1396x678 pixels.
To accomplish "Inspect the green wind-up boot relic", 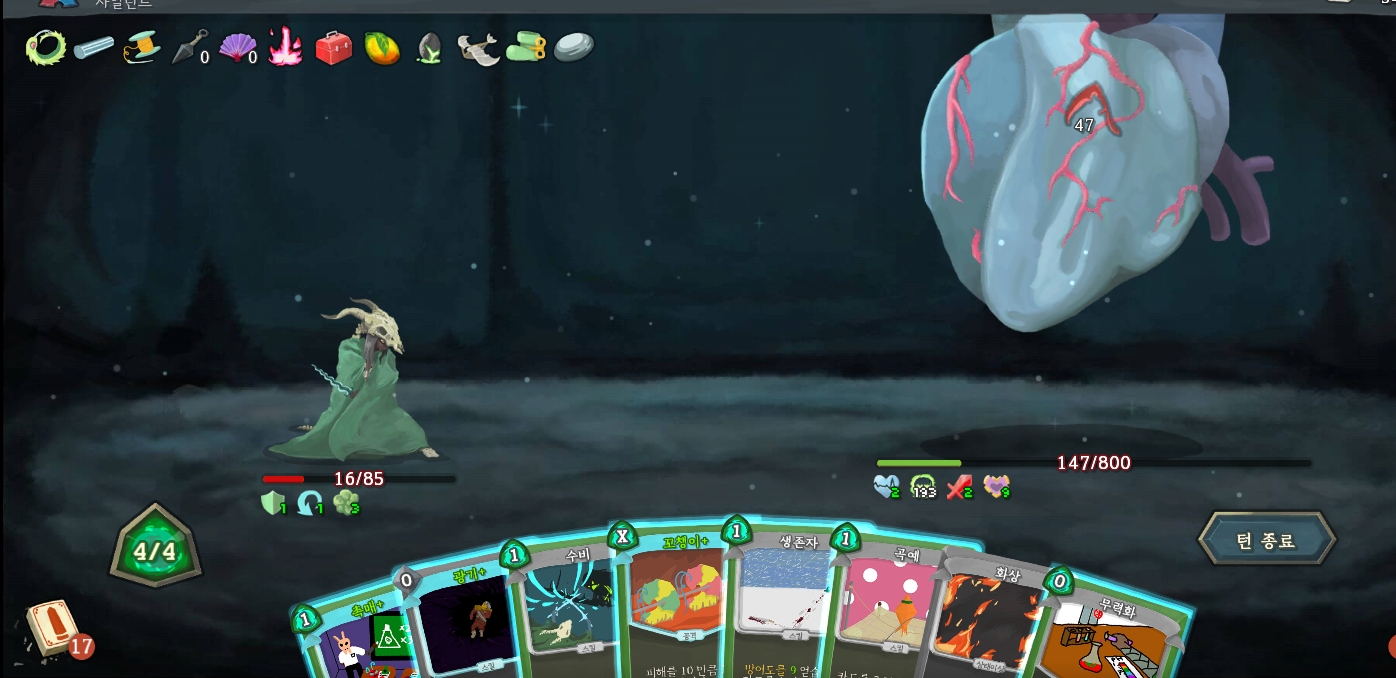I will [526, 47].
